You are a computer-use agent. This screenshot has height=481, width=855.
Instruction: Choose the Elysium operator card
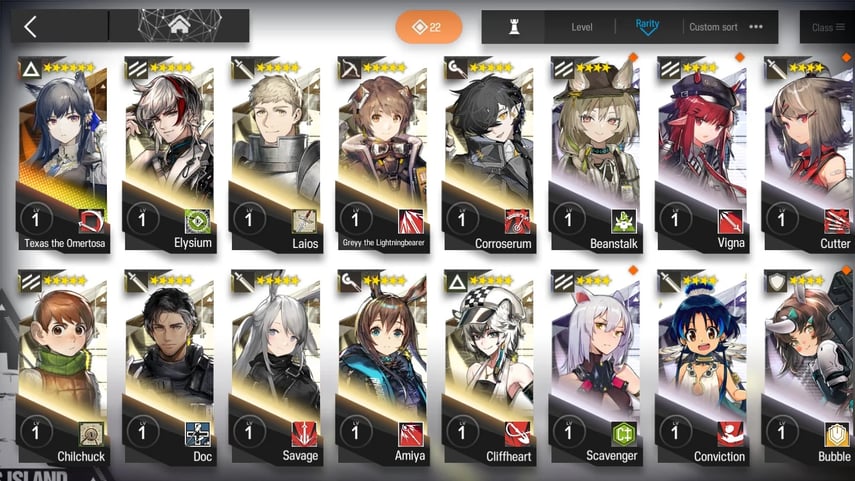(171, 150)
